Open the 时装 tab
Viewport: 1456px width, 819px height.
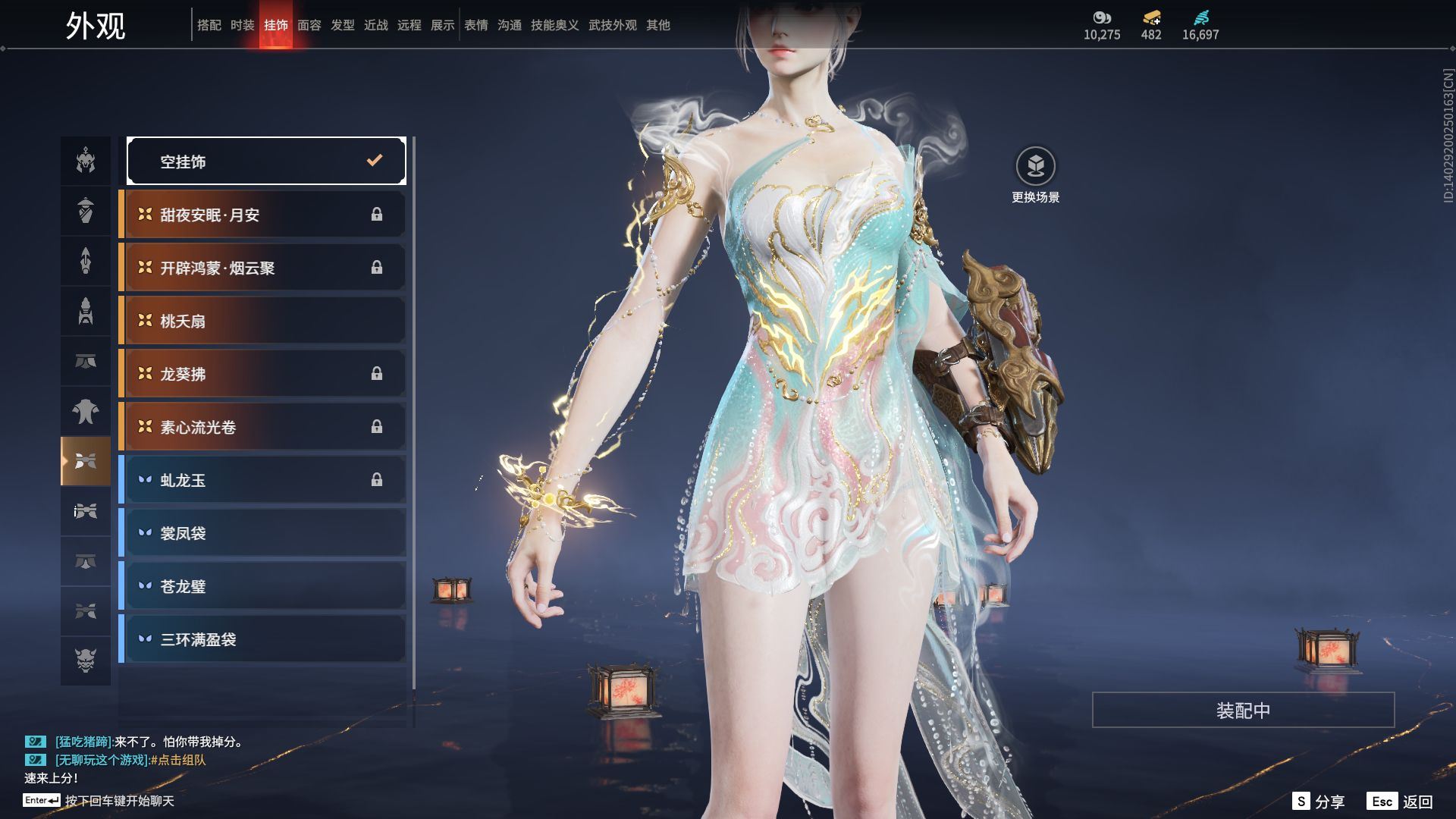(x=243, y=25)
